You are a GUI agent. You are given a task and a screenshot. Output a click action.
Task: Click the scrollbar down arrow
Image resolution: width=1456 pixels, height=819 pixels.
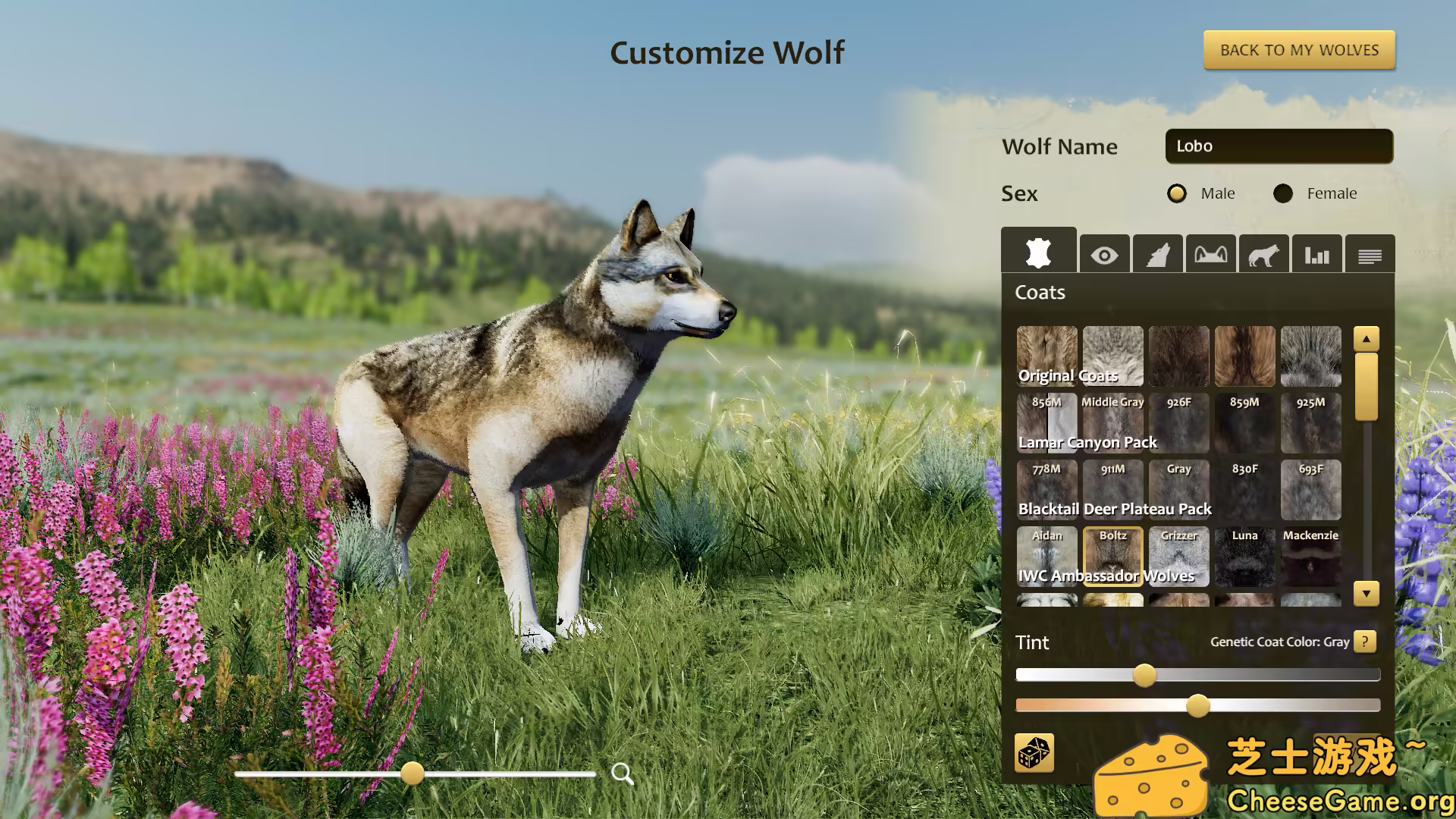(1366, 594)
